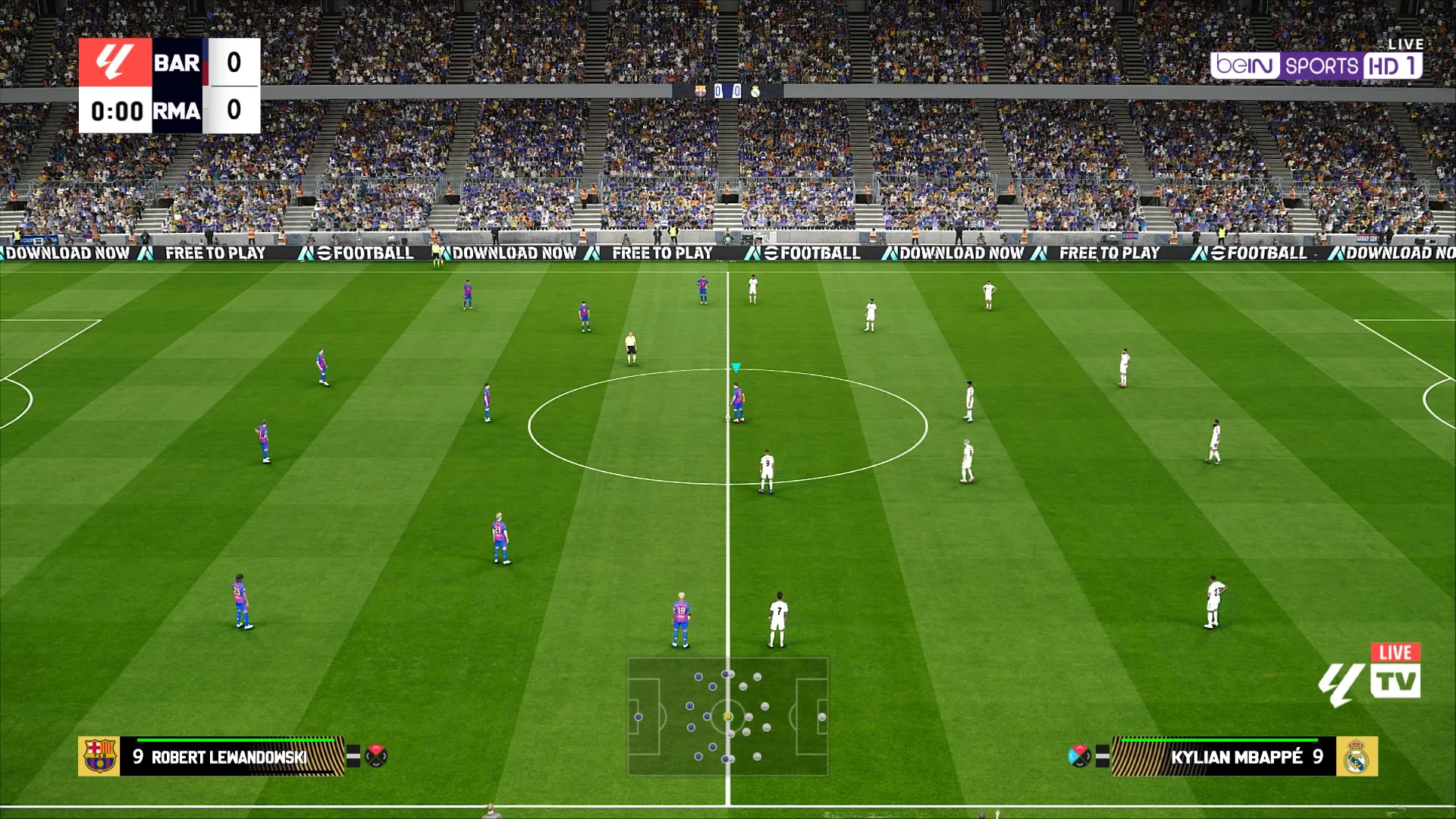Click the Real Madrid crest
The image size is (1456, 819).
(1357, 757)
